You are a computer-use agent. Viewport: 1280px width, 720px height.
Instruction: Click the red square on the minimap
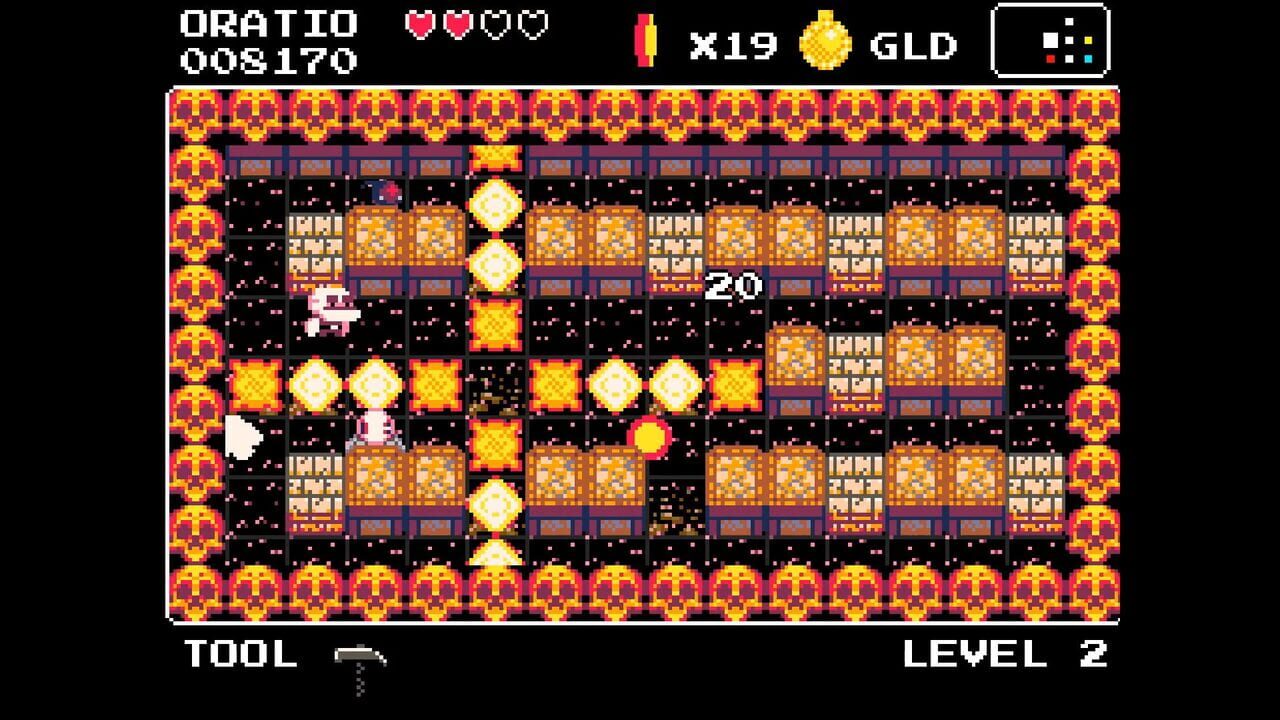click(x=1050, y=59)
